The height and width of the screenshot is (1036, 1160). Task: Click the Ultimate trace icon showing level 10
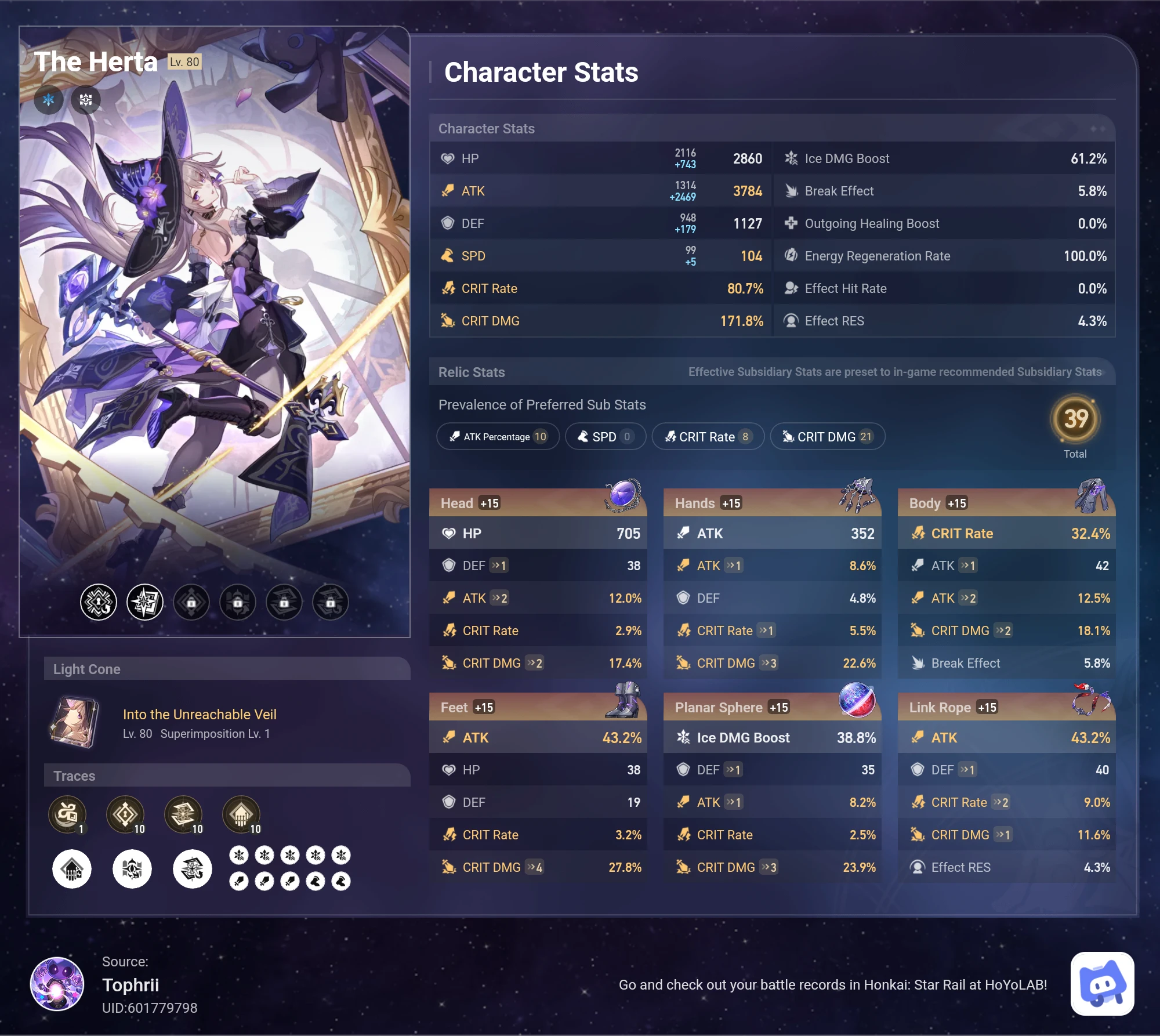(184, 815)
